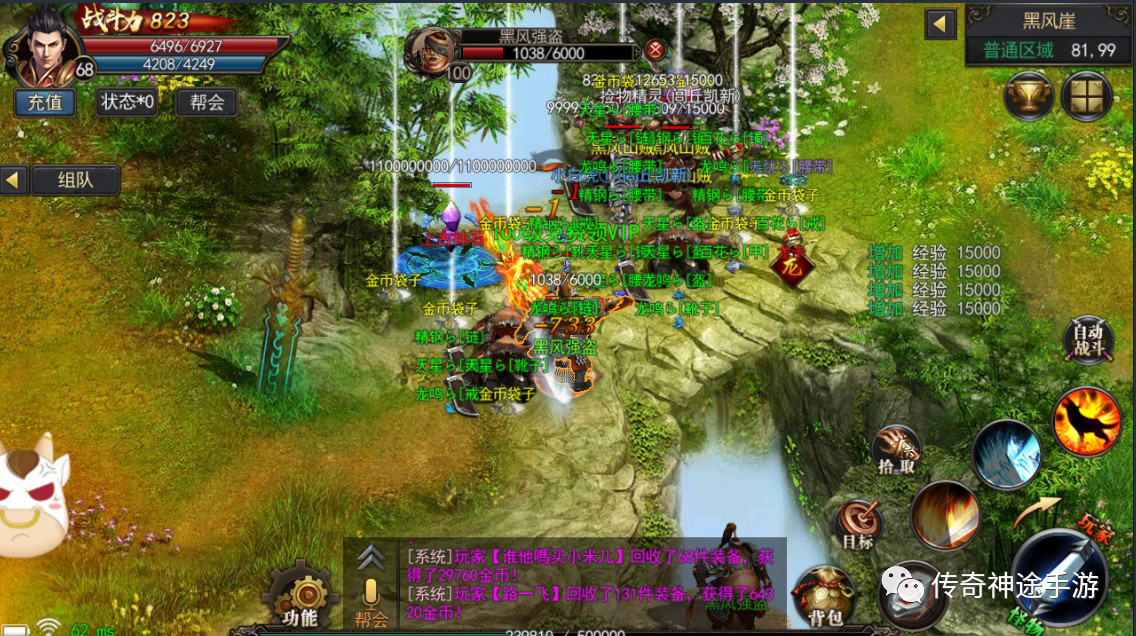Open the 状态 status panel
Viewport: 1136px width, 636px height.
[x=126, y=102]
